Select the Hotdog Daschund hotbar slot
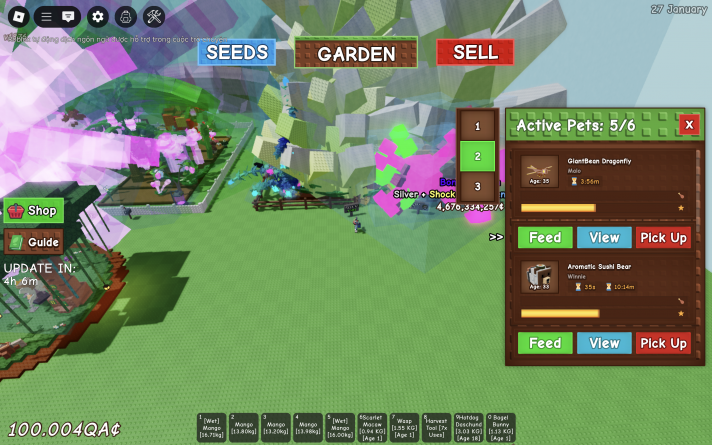The width and height of the screenshot is (712, 445). 469,428
